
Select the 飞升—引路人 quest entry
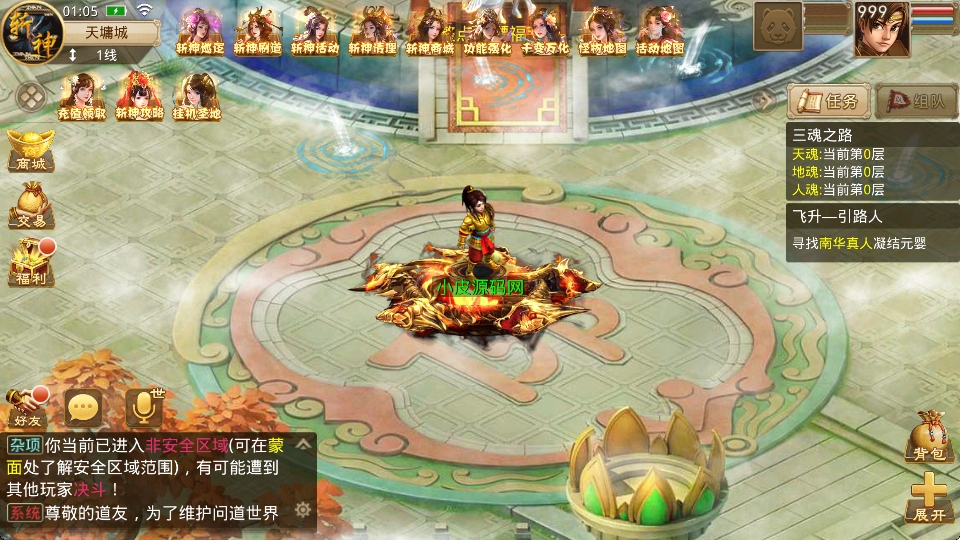click(x=872, y=232)
